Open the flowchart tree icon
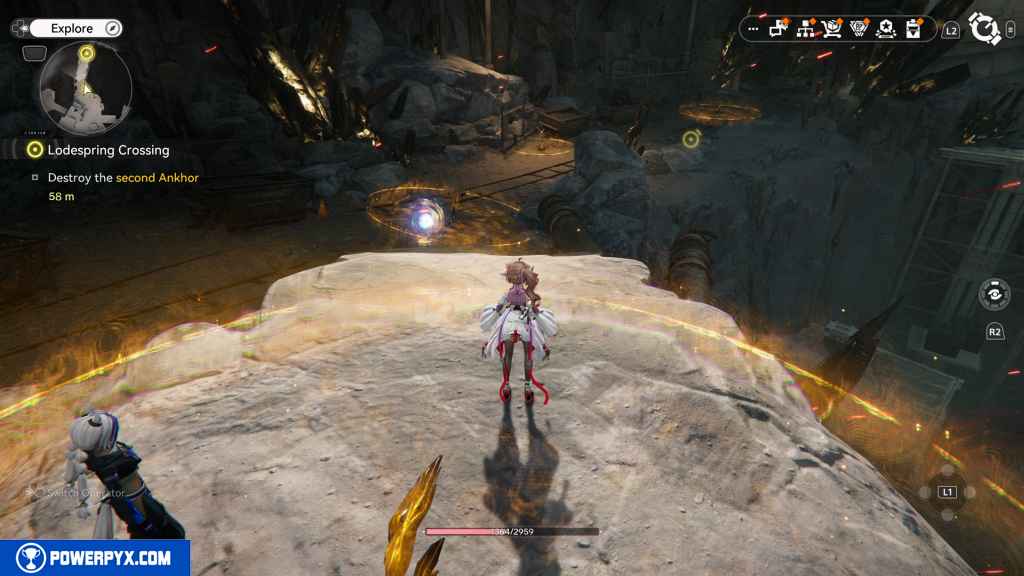Image resolution: width=1024 pixels, height=576 pixels. (805, 29)
